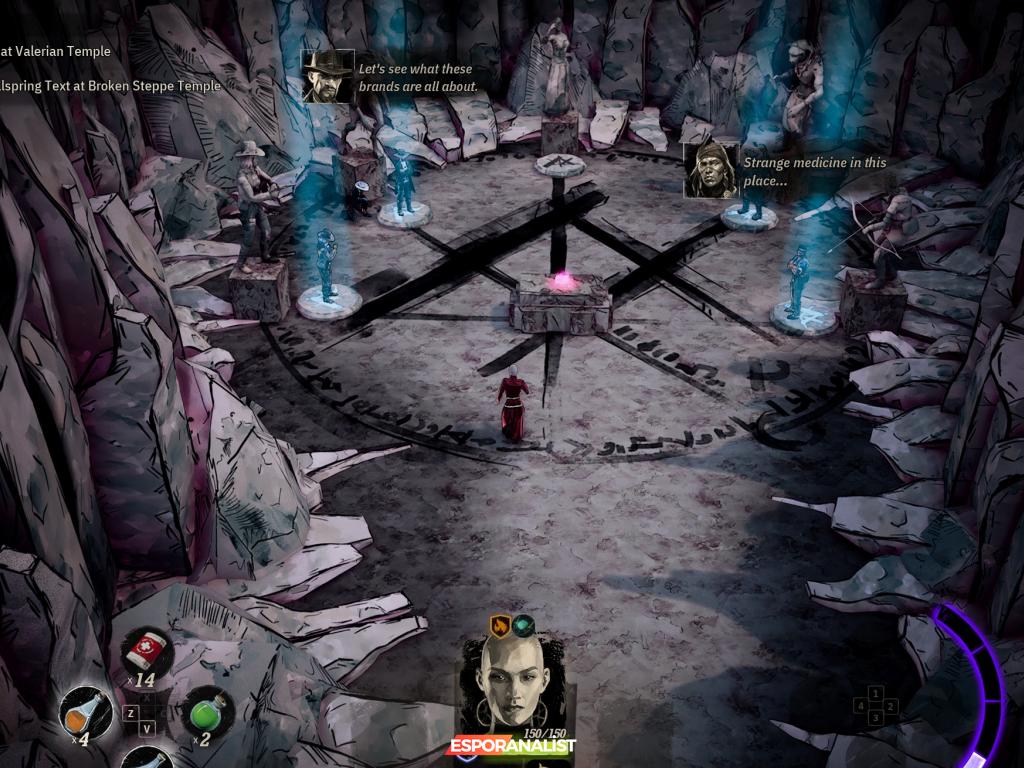This screenshot has height=768, width=1024.
Task: Click the teal orb status icon
Action: 524,627
